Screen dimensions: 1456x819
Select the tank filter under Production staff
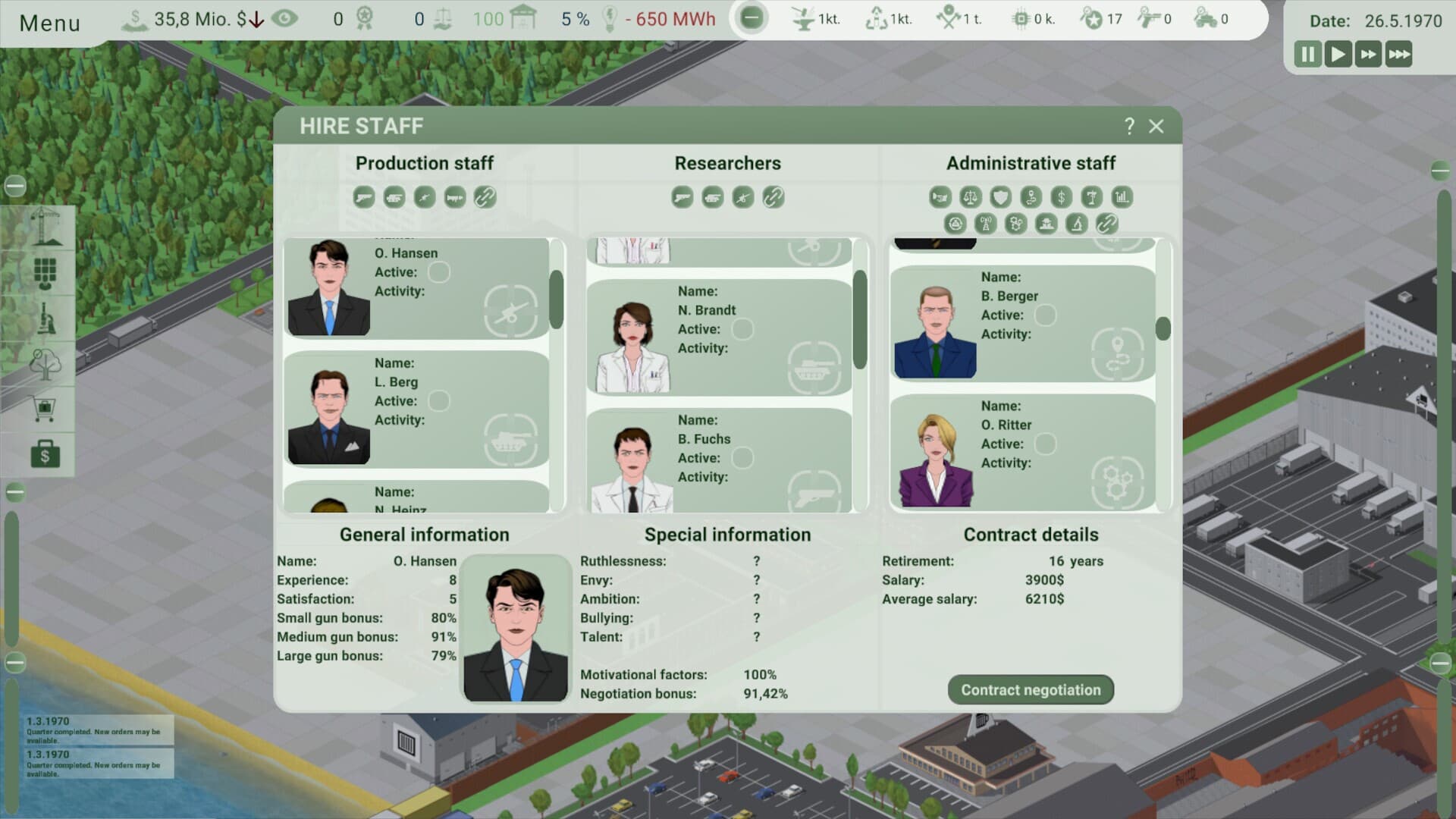pyautogui.click(x=394, y=197)
